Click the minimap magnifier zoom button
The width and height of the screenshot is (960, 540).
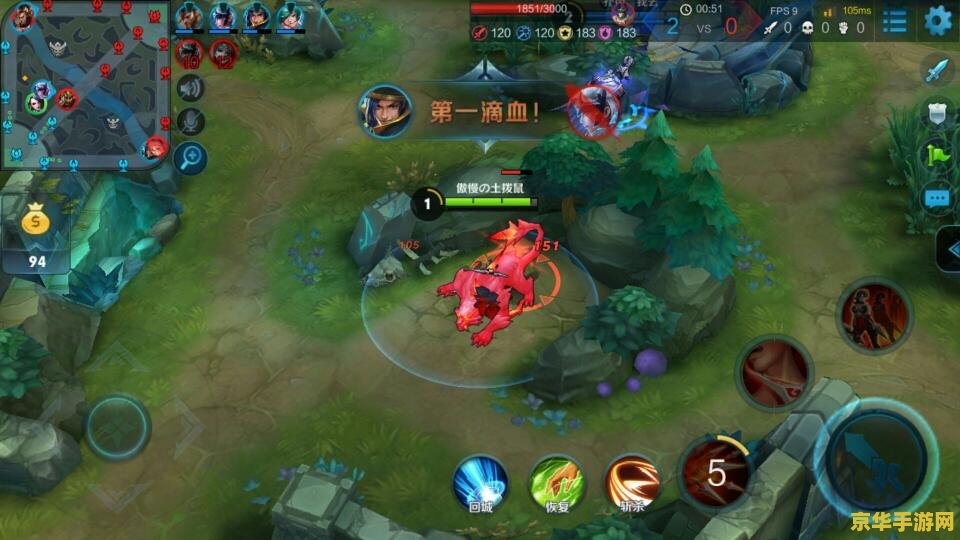tap(189, 156)
